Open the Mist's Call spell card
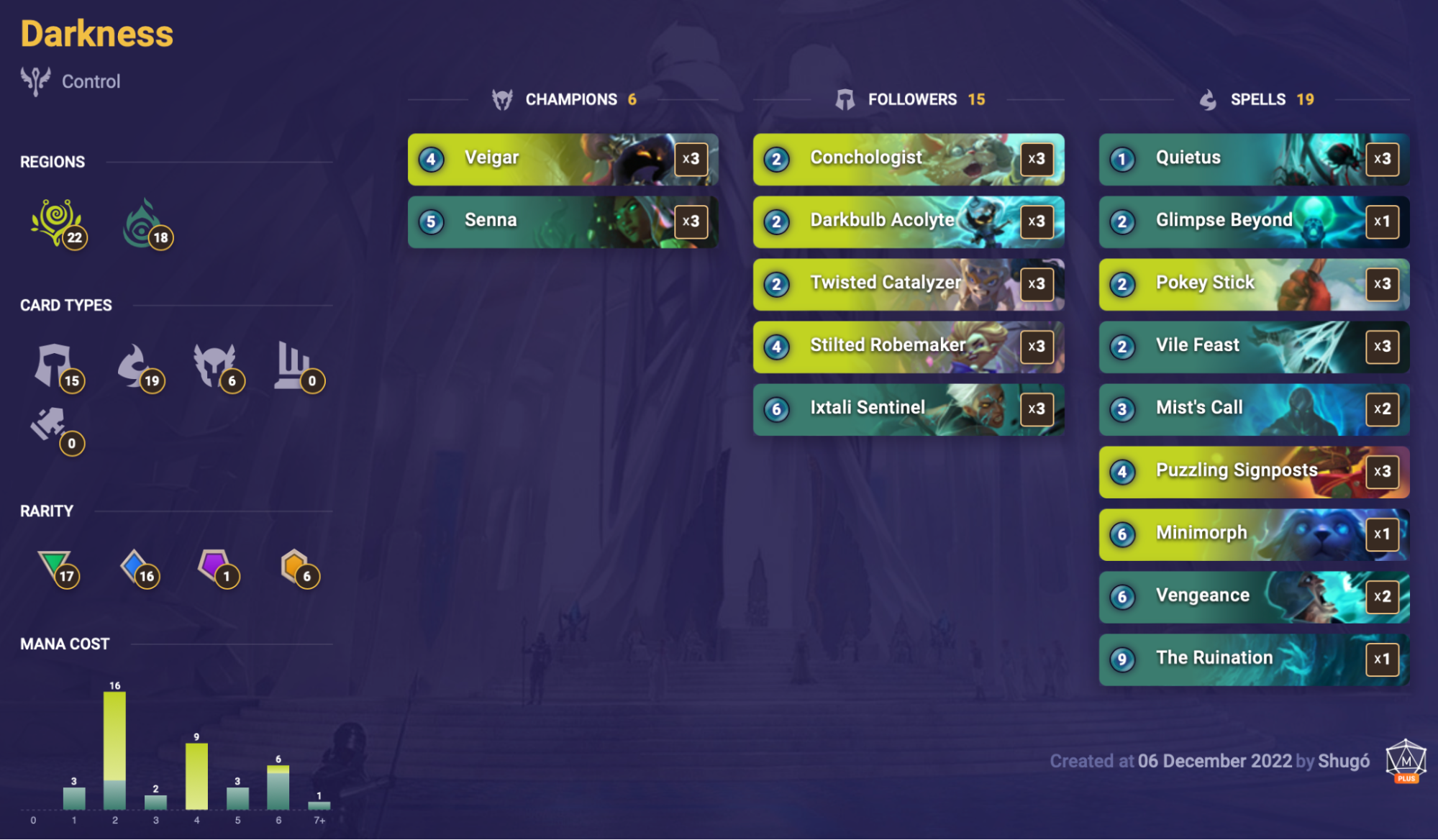The height and width of the screenshot is (840, 1438). pyautogui.click(x=1253, y=409)
